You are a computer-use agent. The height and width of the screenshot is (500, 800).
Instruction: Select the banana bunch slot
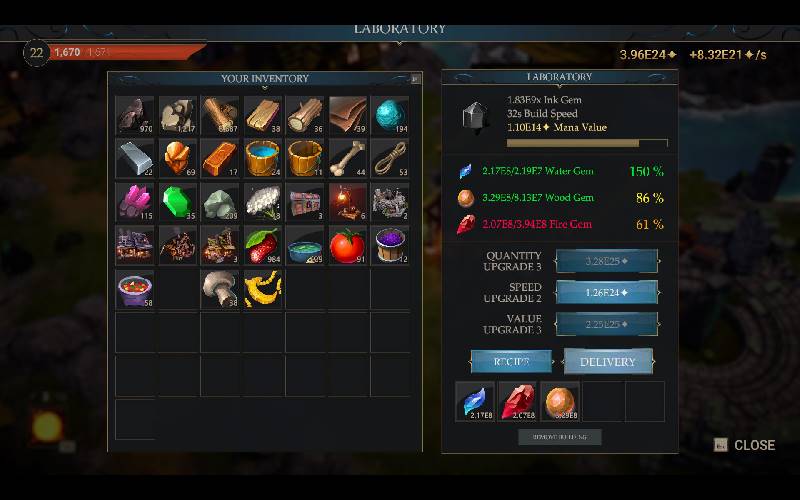(x=263, y=288)
